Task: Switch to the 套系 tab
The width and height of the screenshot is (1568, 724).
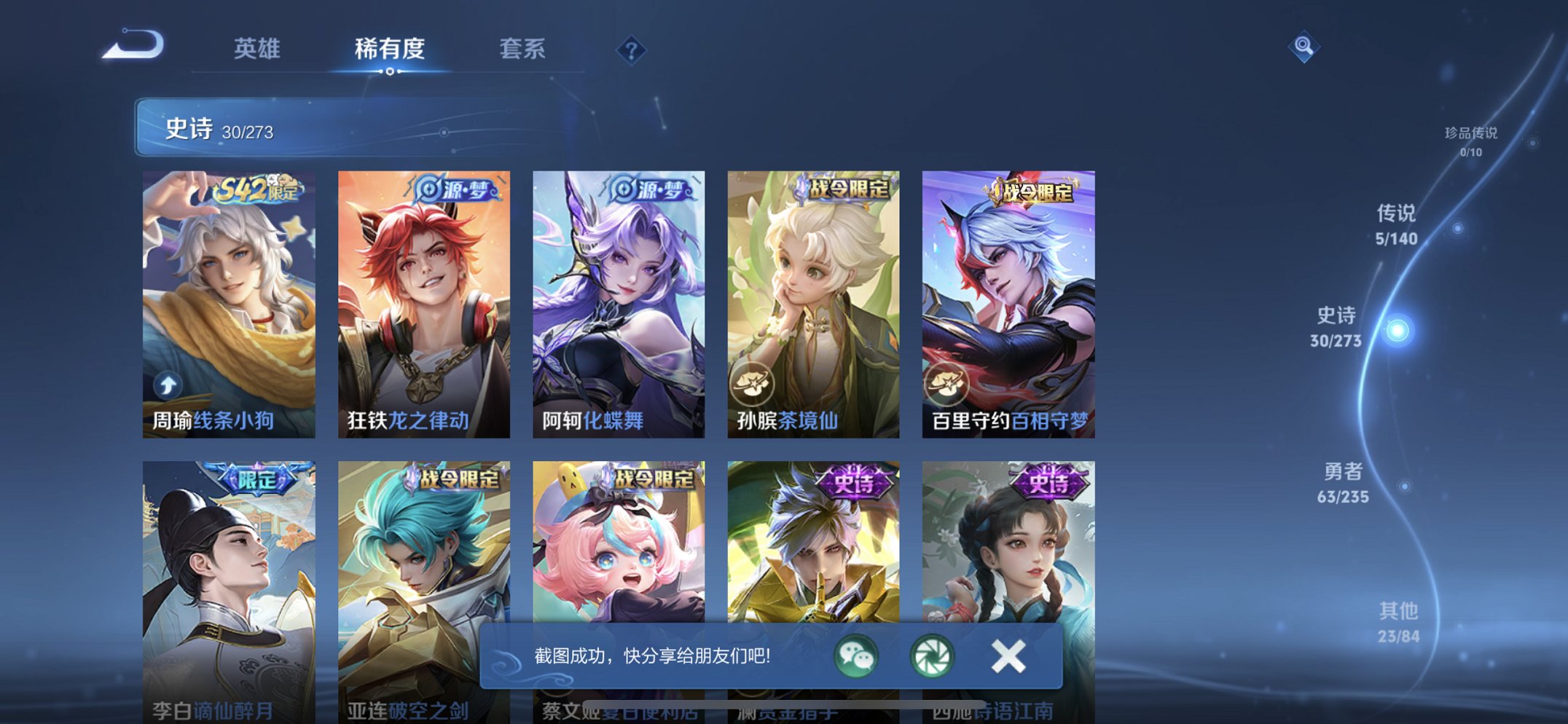Action: (524, 49)
